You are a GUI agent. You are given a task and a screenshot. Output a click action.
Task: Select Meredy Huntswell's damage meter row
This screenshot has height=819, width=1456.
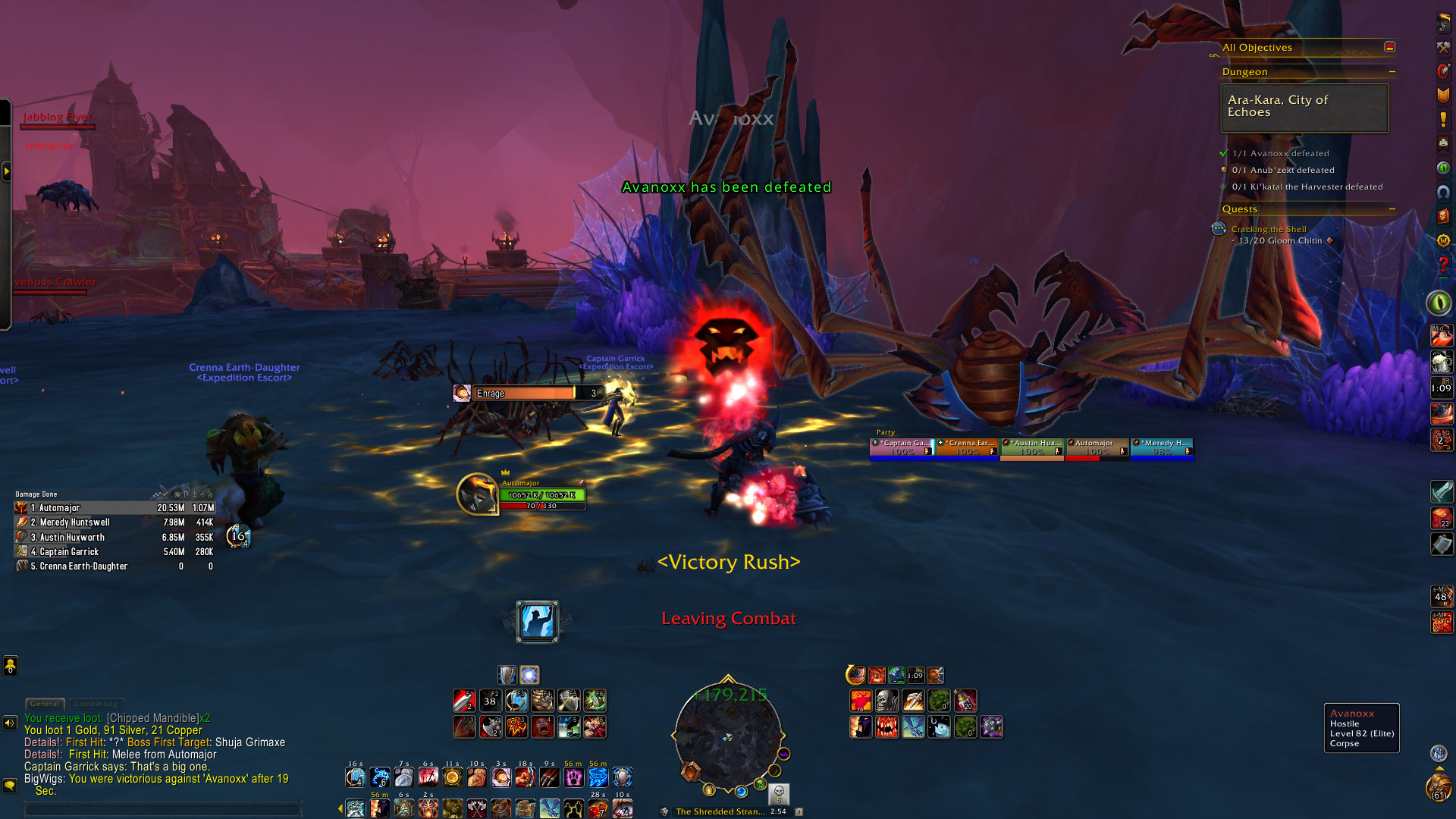click(114, 522)
